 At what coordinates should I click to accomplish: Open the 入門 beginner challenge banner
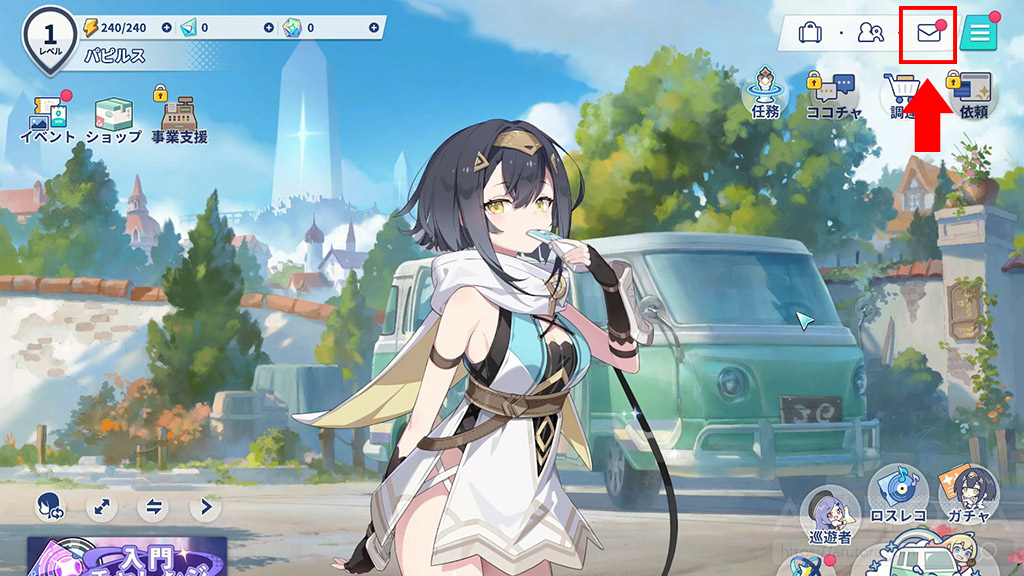click(127, 557)
